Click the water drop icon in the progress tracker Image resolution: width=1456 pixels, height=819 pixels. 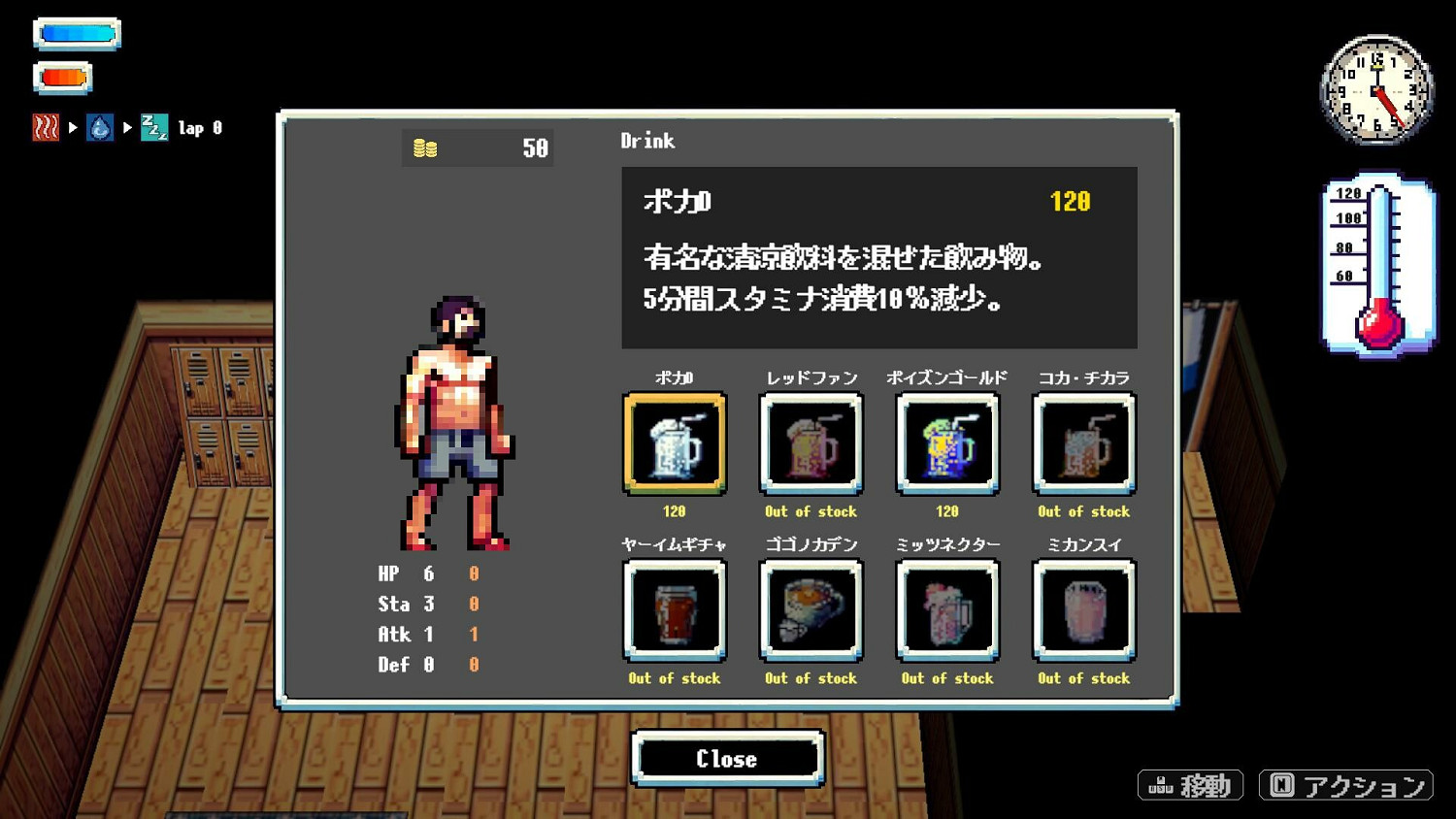100,127
